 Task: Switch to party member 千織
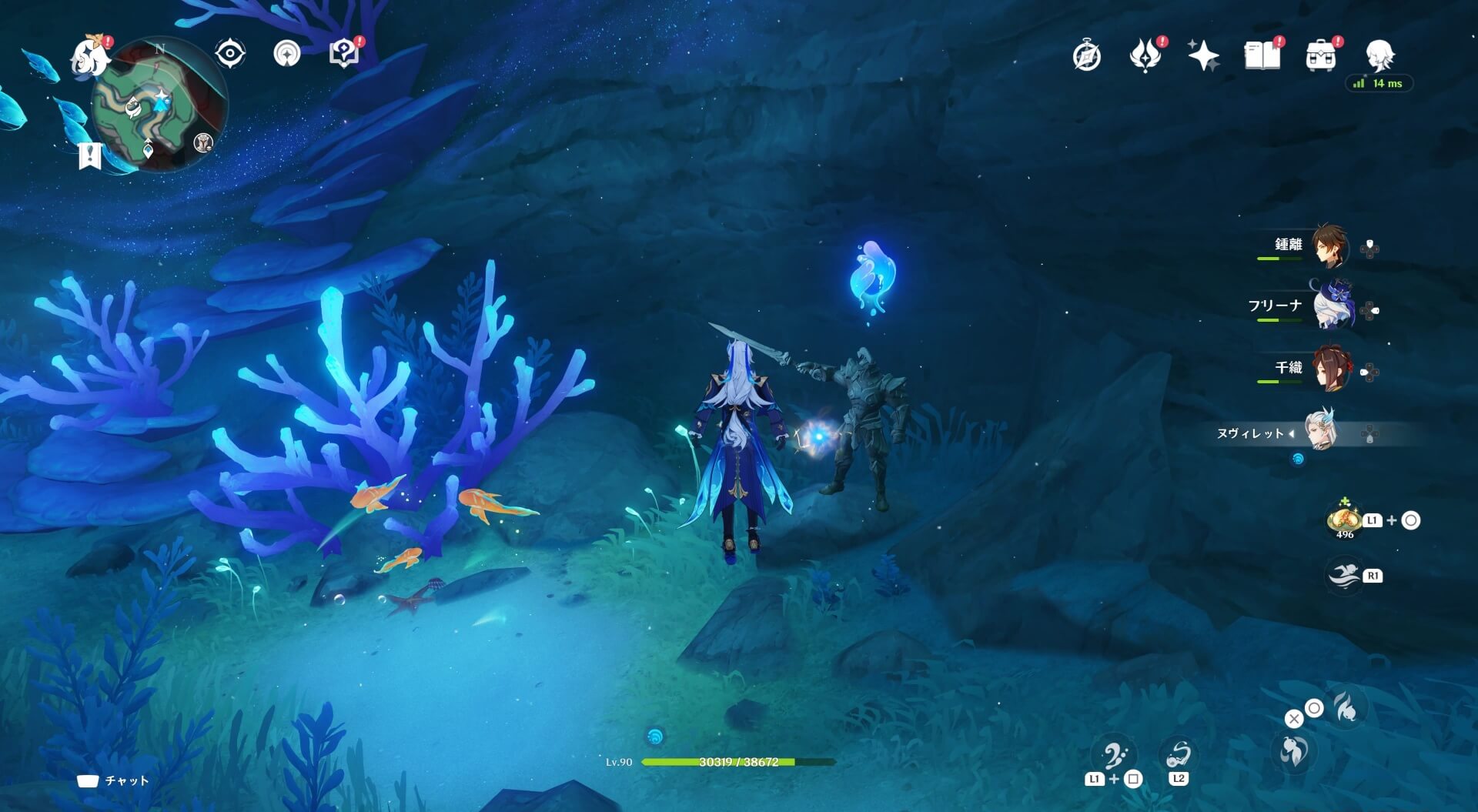(x=1330, y=369)
